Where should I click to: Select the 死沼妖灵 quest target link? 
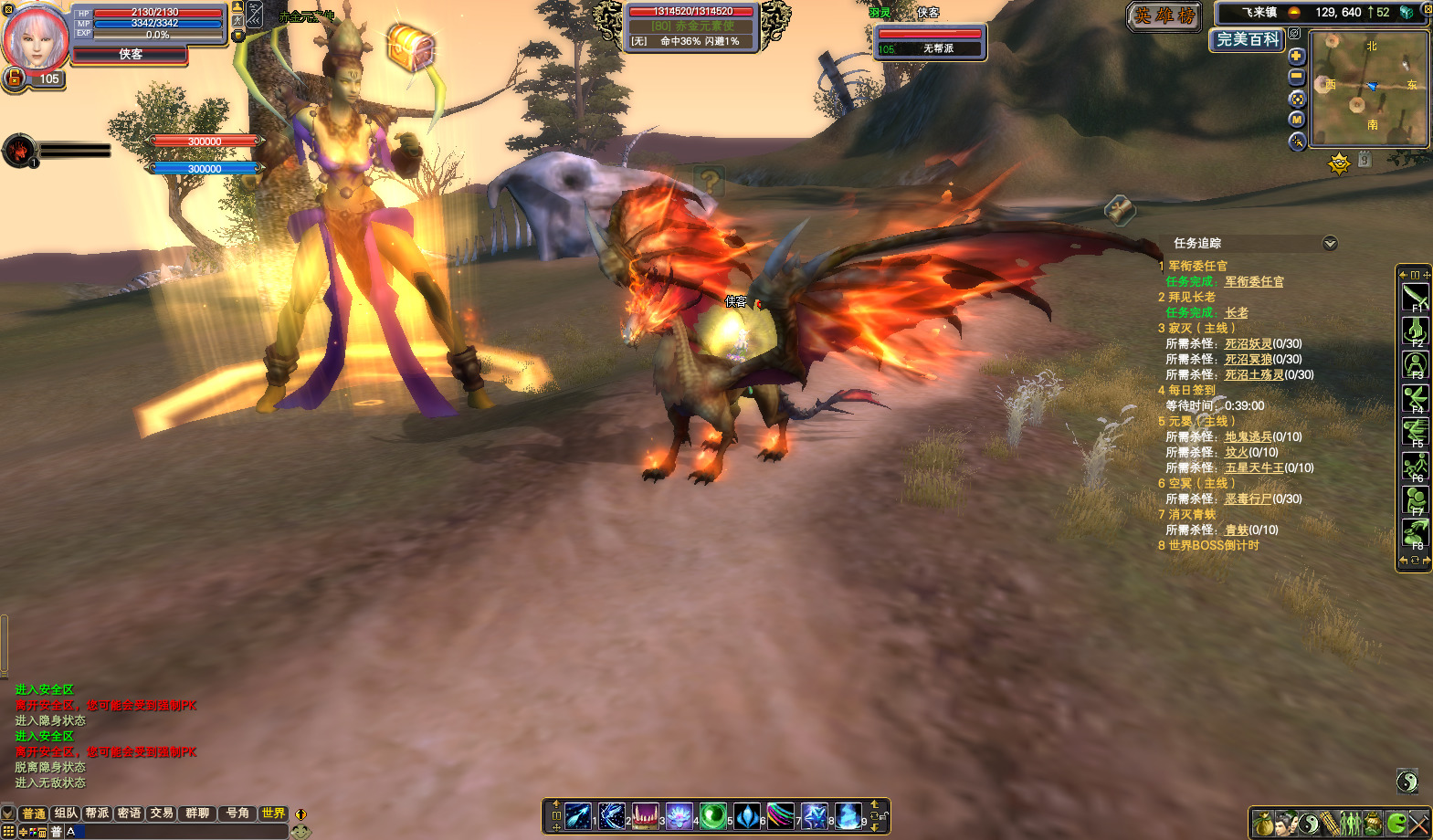[1248, 344]
